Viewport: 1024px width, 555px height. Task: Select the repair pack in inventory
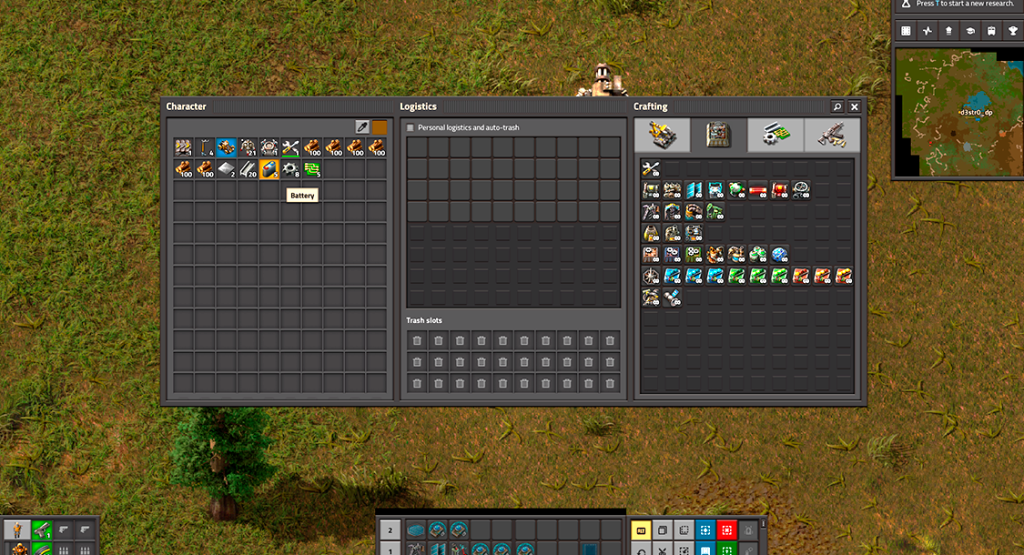(290, 148)
